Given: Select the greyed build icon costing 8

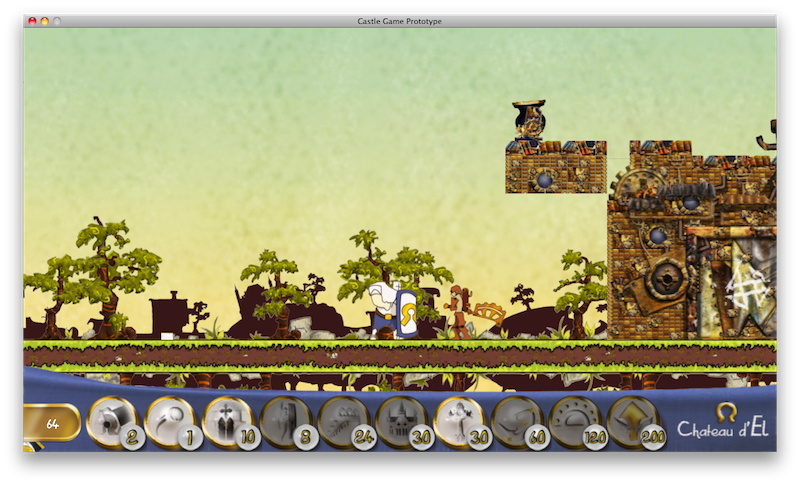Looking at the screenshot, I should [x=284, y=421].
